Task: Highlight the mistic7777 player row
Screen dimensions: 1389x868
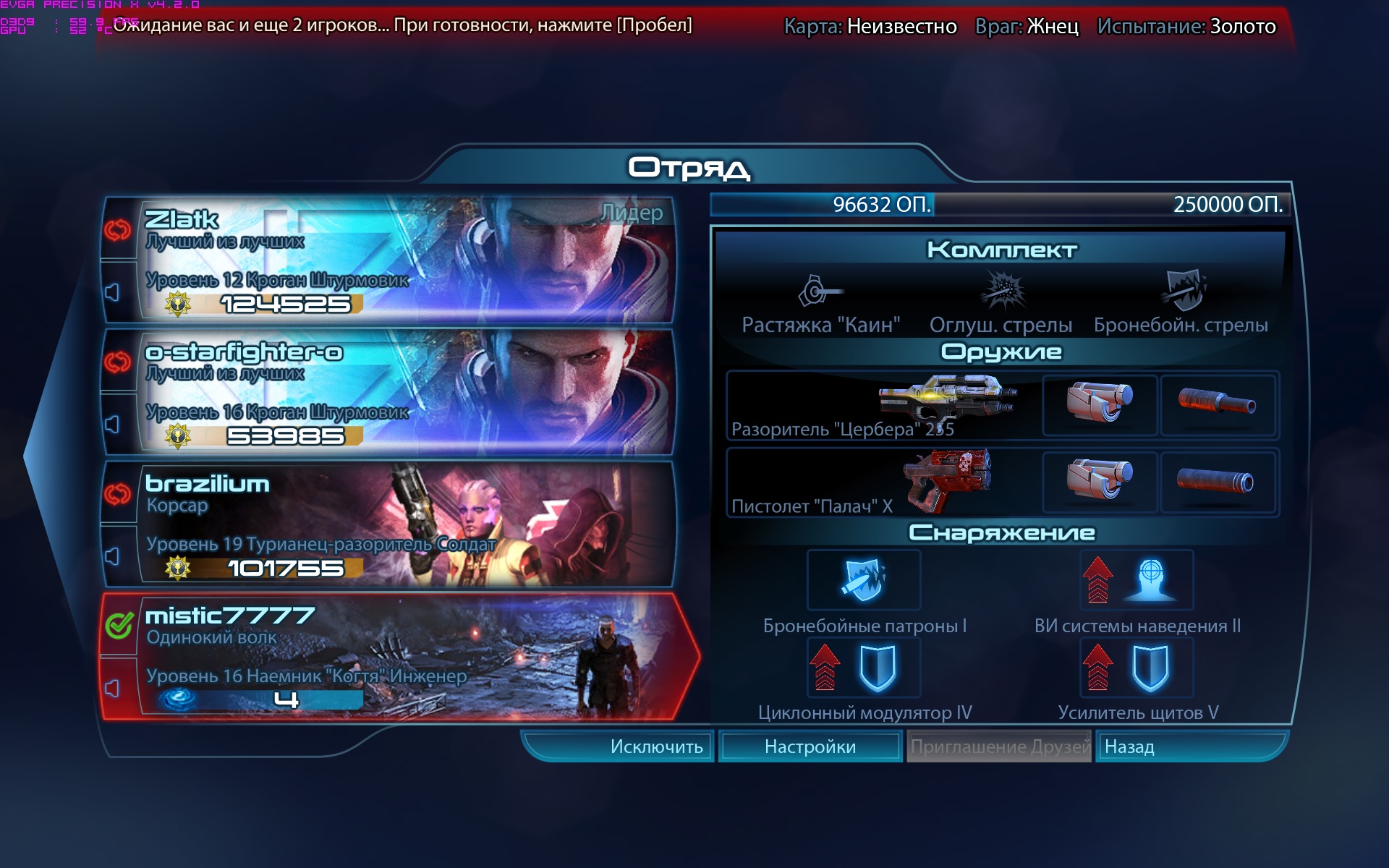Action: pyautogui.click(x=405, y=657)
